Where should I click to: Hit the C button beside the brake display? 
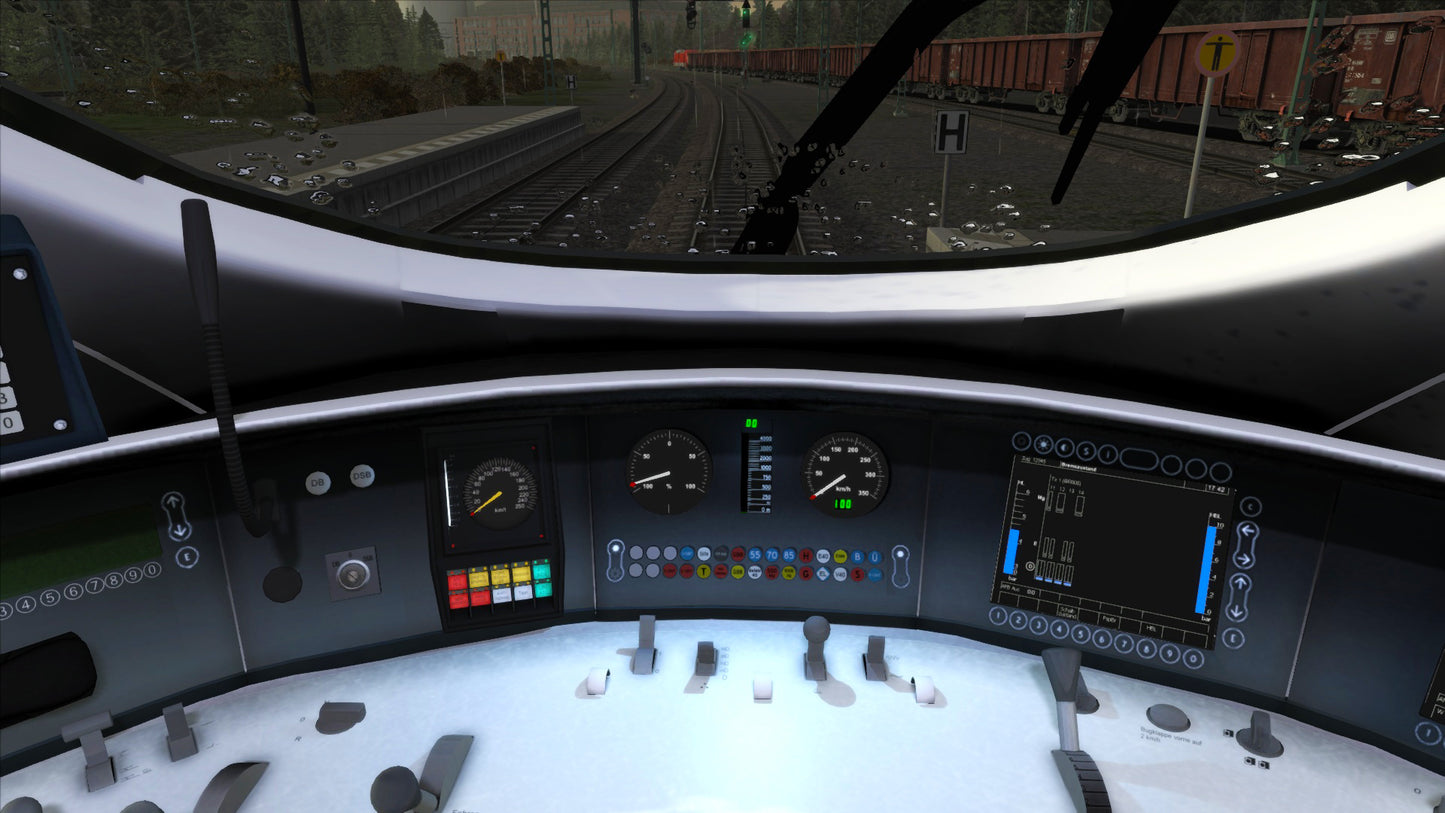pos(1250,507)
